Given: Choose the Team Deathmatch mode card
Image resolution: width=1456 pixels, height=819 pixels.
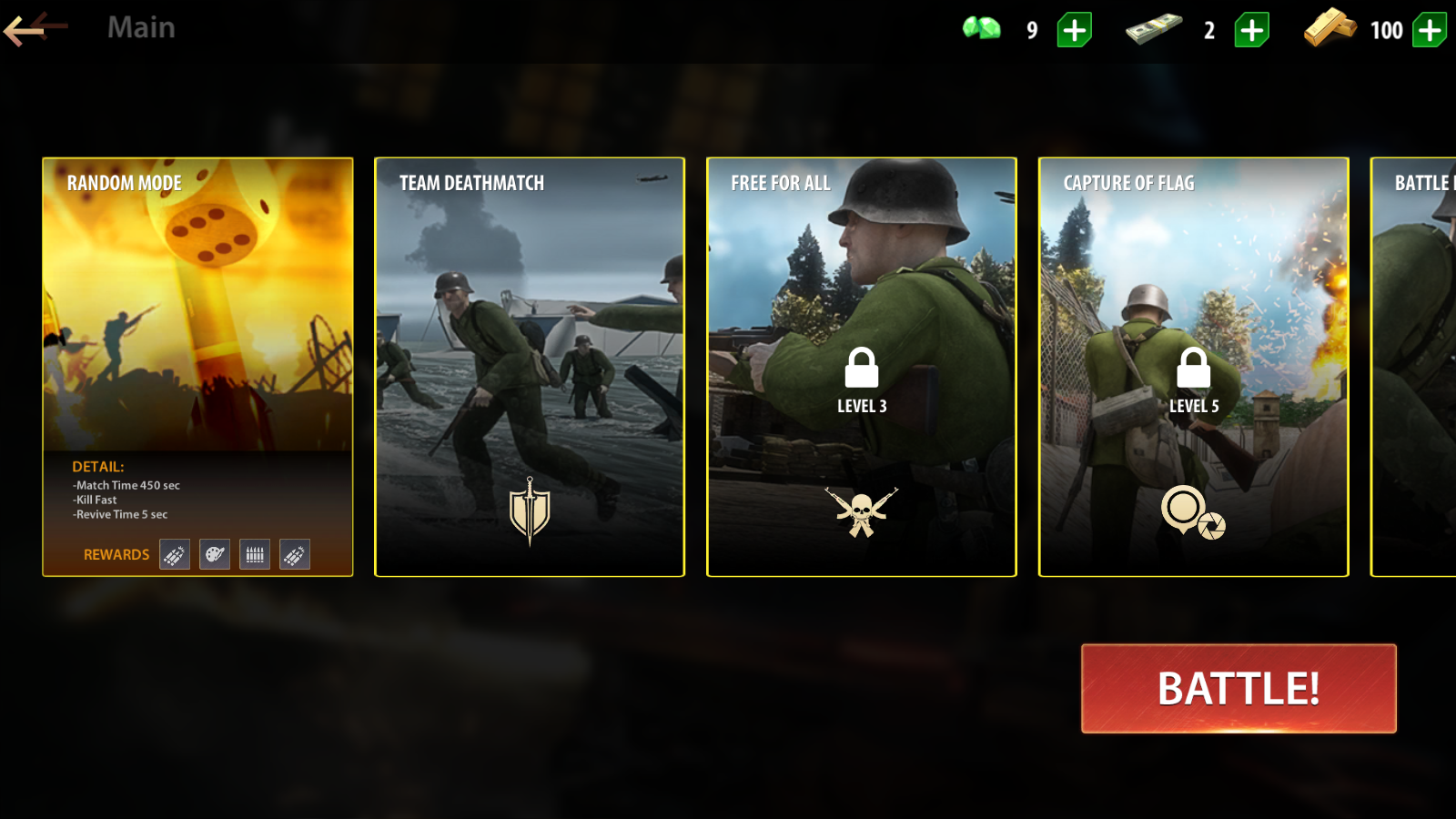Looking at the screenshot, I should point(530,366).
